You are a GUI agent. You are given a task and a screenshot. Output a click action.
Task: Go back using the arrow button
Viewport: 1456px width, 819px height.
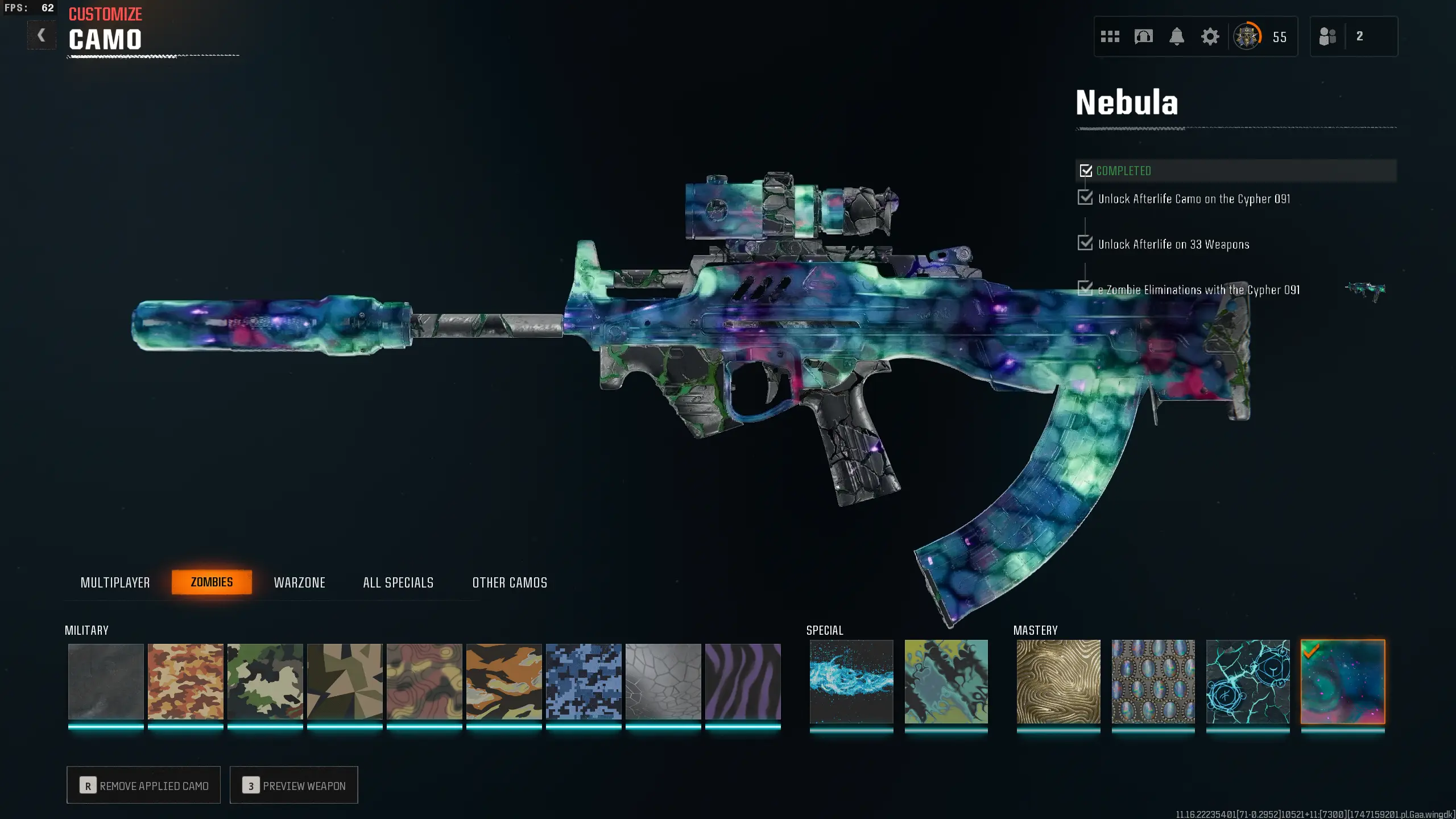(42, 36)
